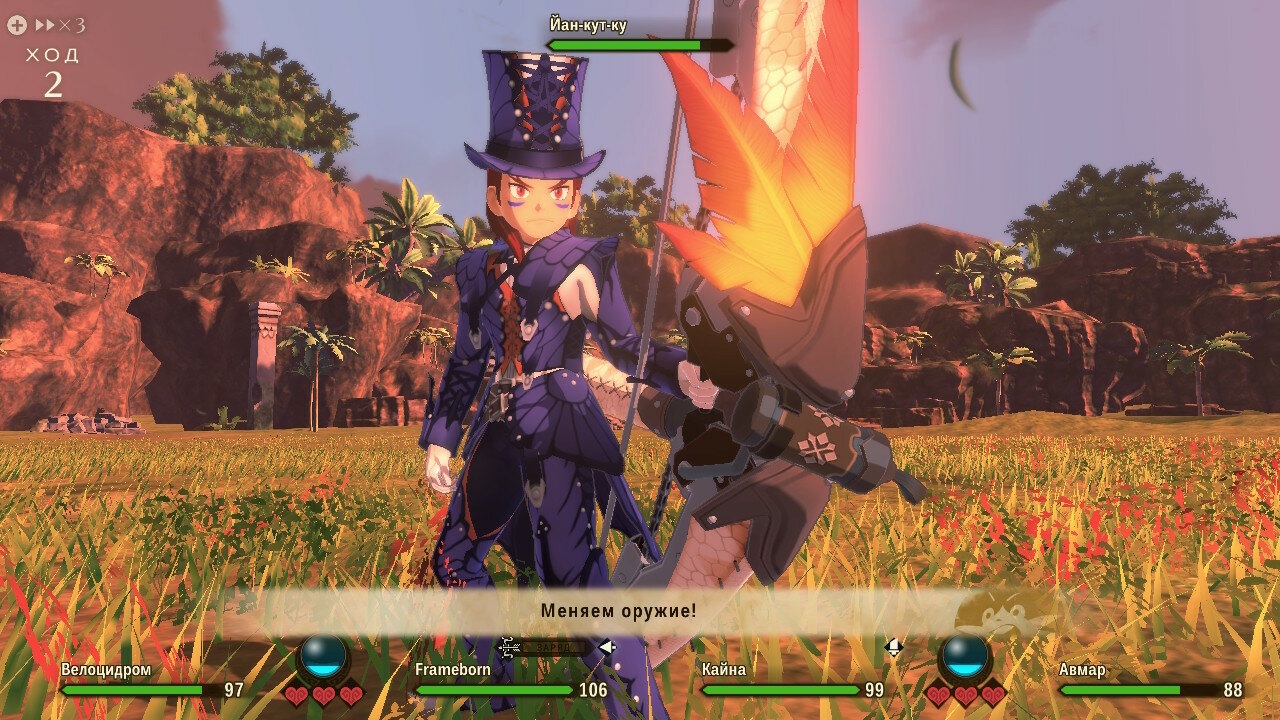
Task: Toggle the x3 fast-forward battle speed
Action: tap(58, 25)
